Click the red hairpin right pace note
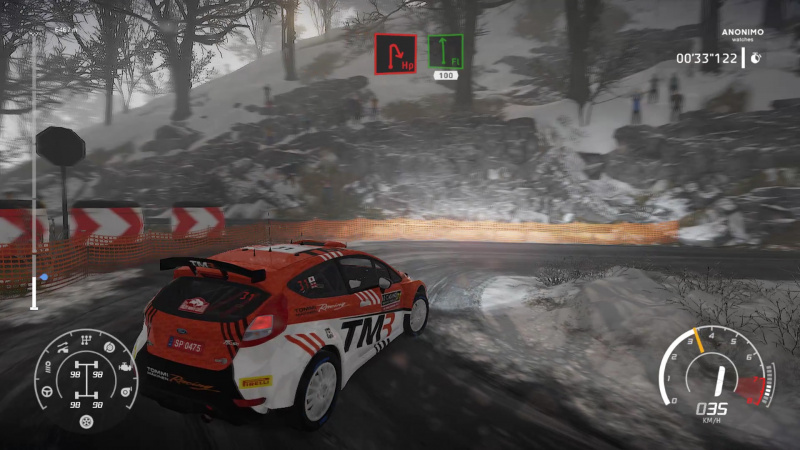The image size is (800, 450). coord(396,53)
